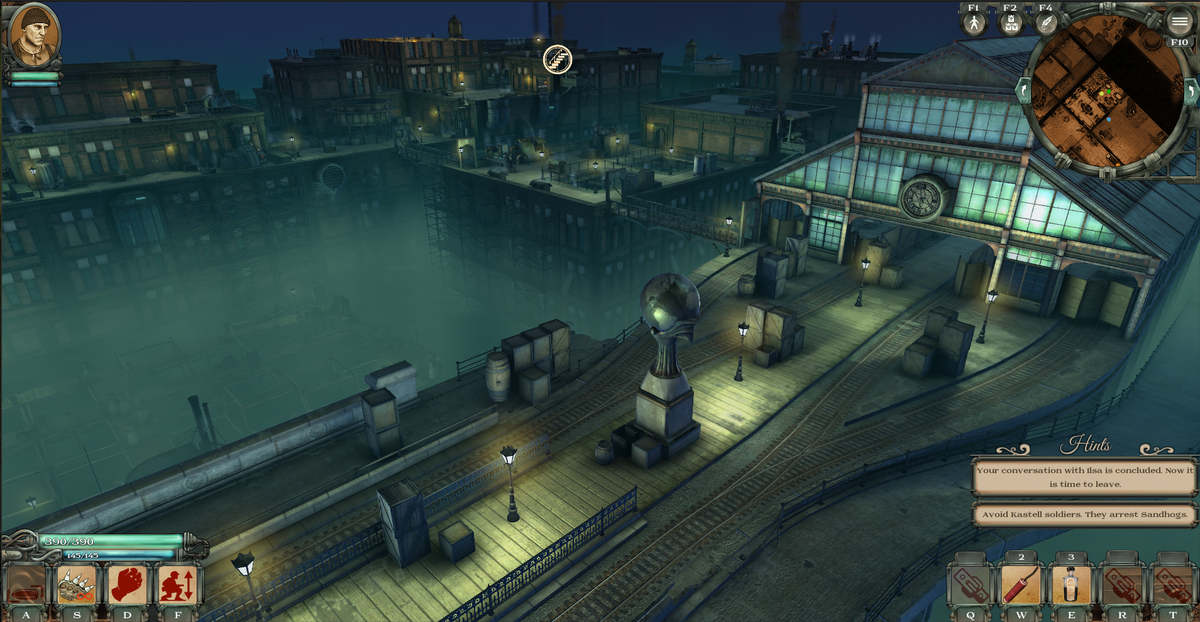Select the spiked knuckles weapon slot

click(77, 585)
